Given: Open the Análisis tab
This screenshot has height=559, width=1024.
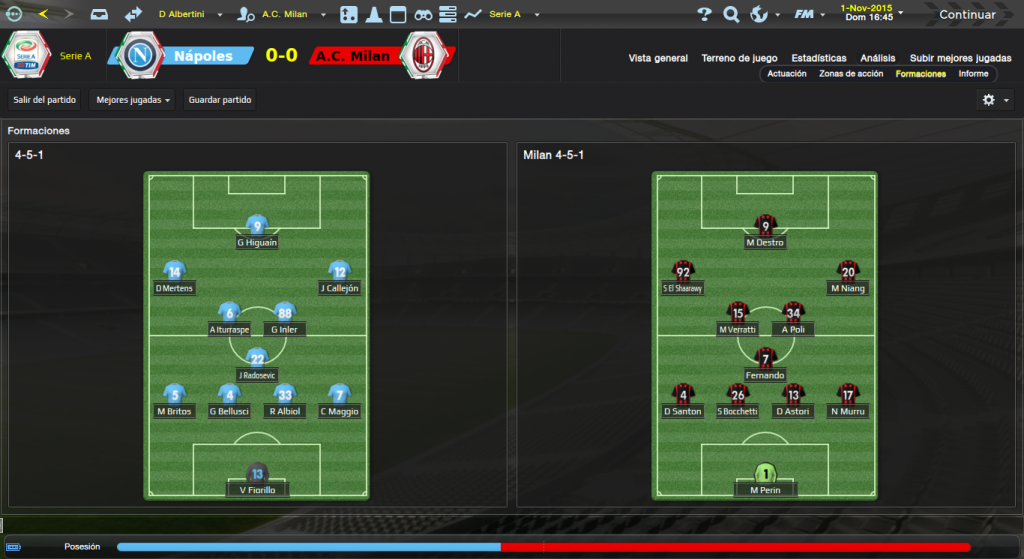Looking at the screenshot, I should pyautogui.click(x=877, y=58).
